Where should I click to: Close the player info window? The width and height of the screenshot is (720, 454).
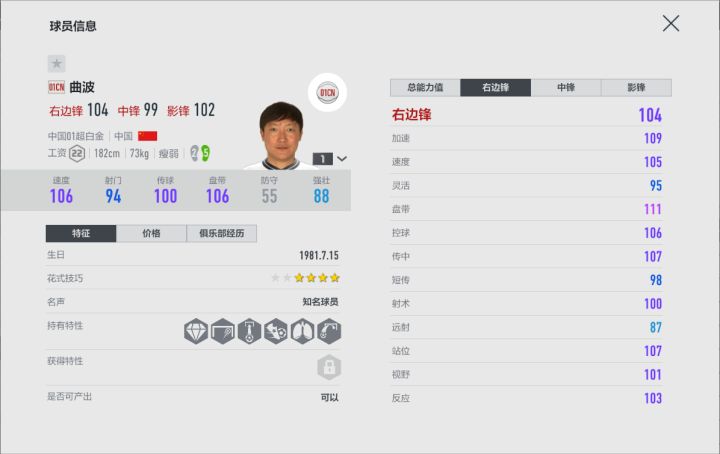pyautogui.click(x=671, y=23)
